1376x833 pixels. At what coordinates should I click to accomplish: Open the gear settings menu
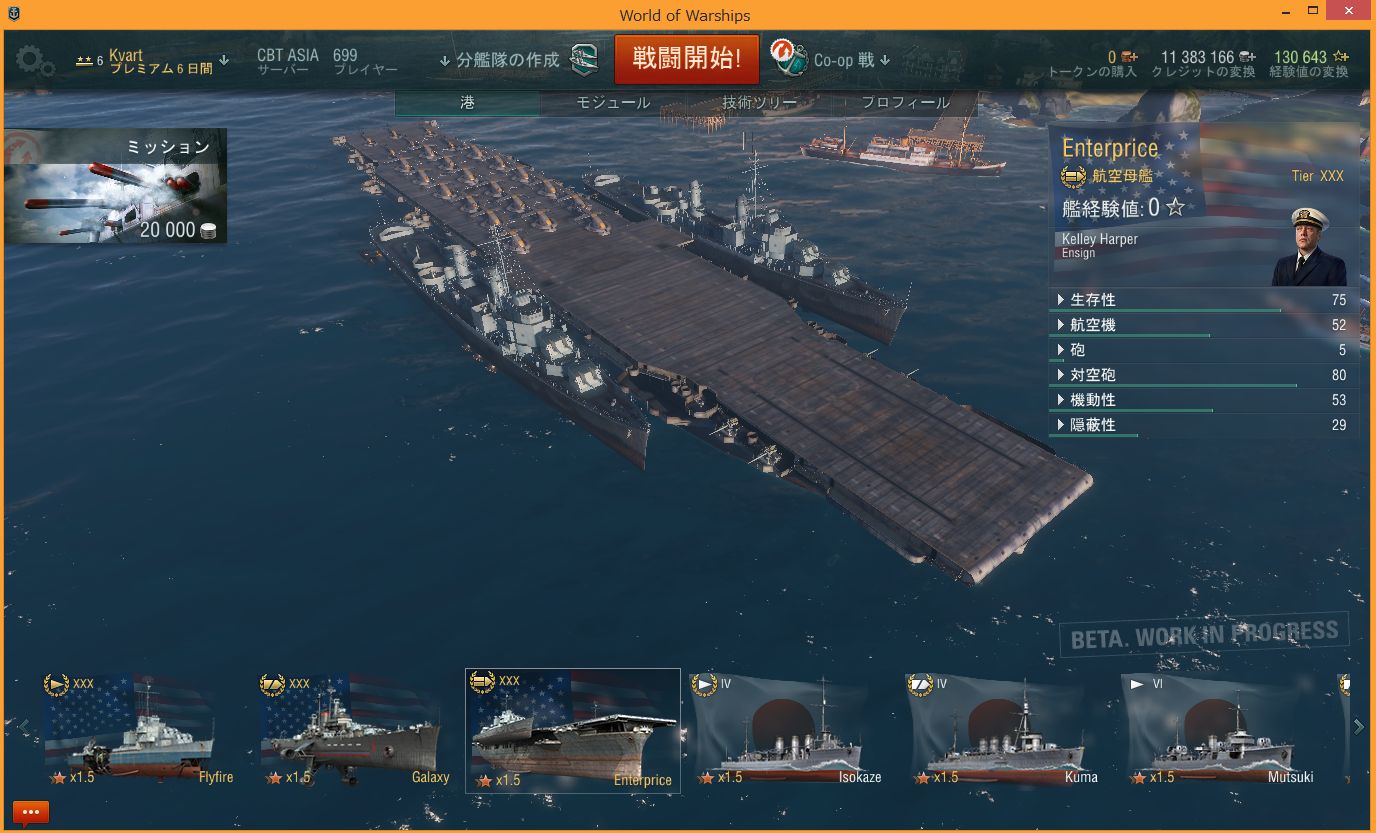tap(35, 61)
